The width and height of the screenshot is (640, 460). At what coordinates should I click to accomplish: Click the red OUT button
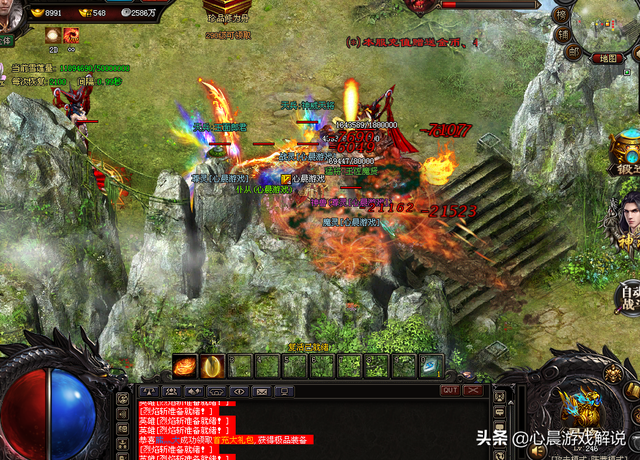(450, 390)
